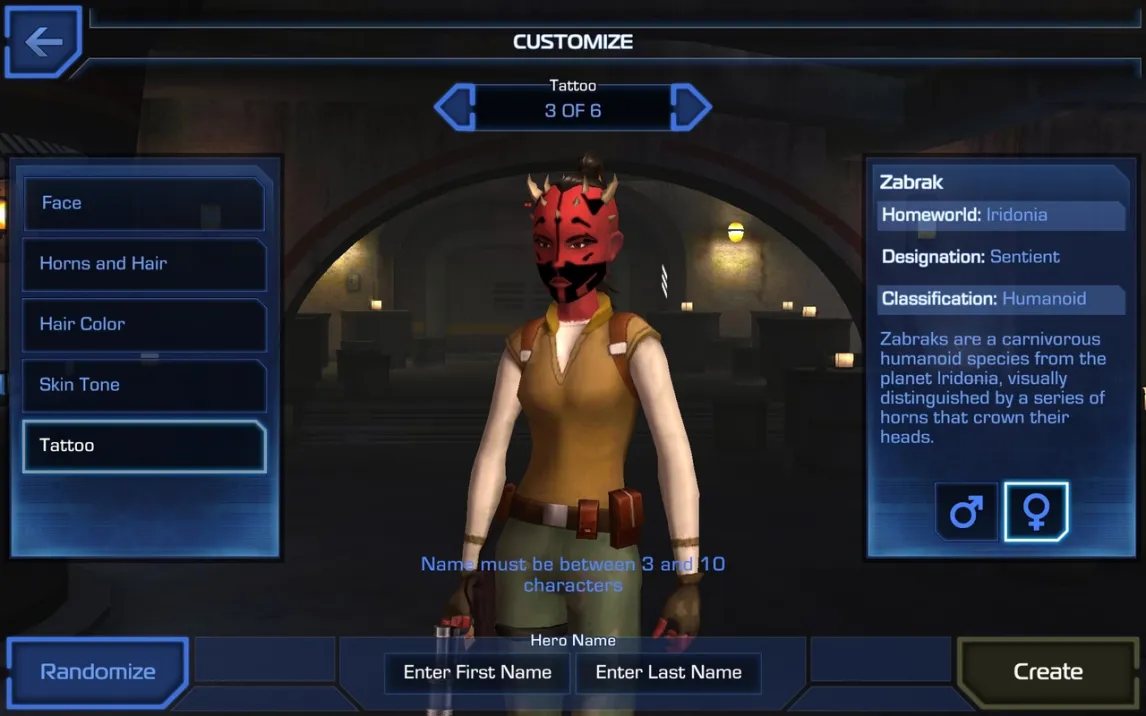The height and width of the screenshot is (716, 1146).
Task: Switch to the Skin Tone category
Action: coord(144,385)
